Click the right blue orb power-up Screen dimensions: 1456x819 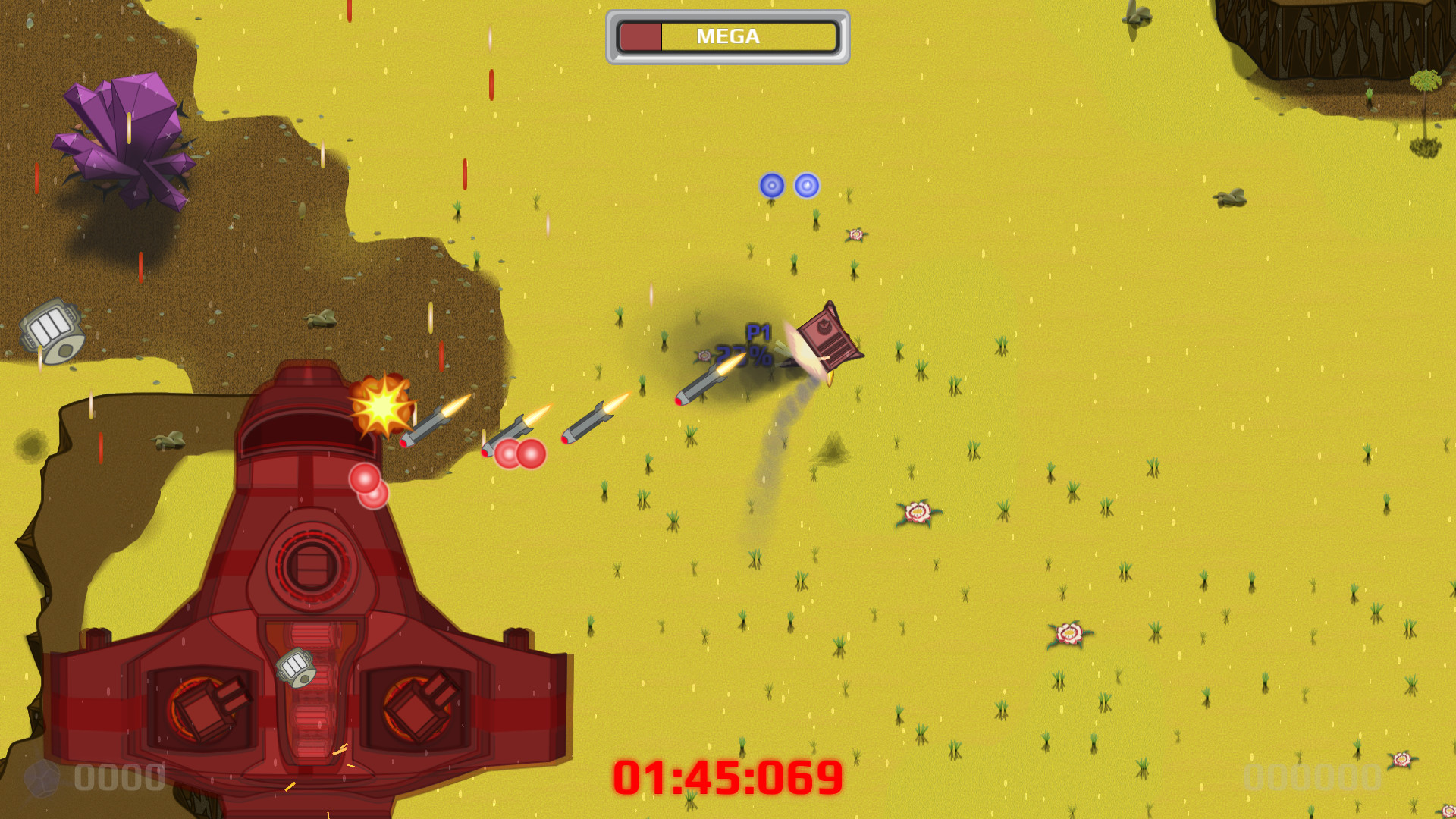coord(807,184)
